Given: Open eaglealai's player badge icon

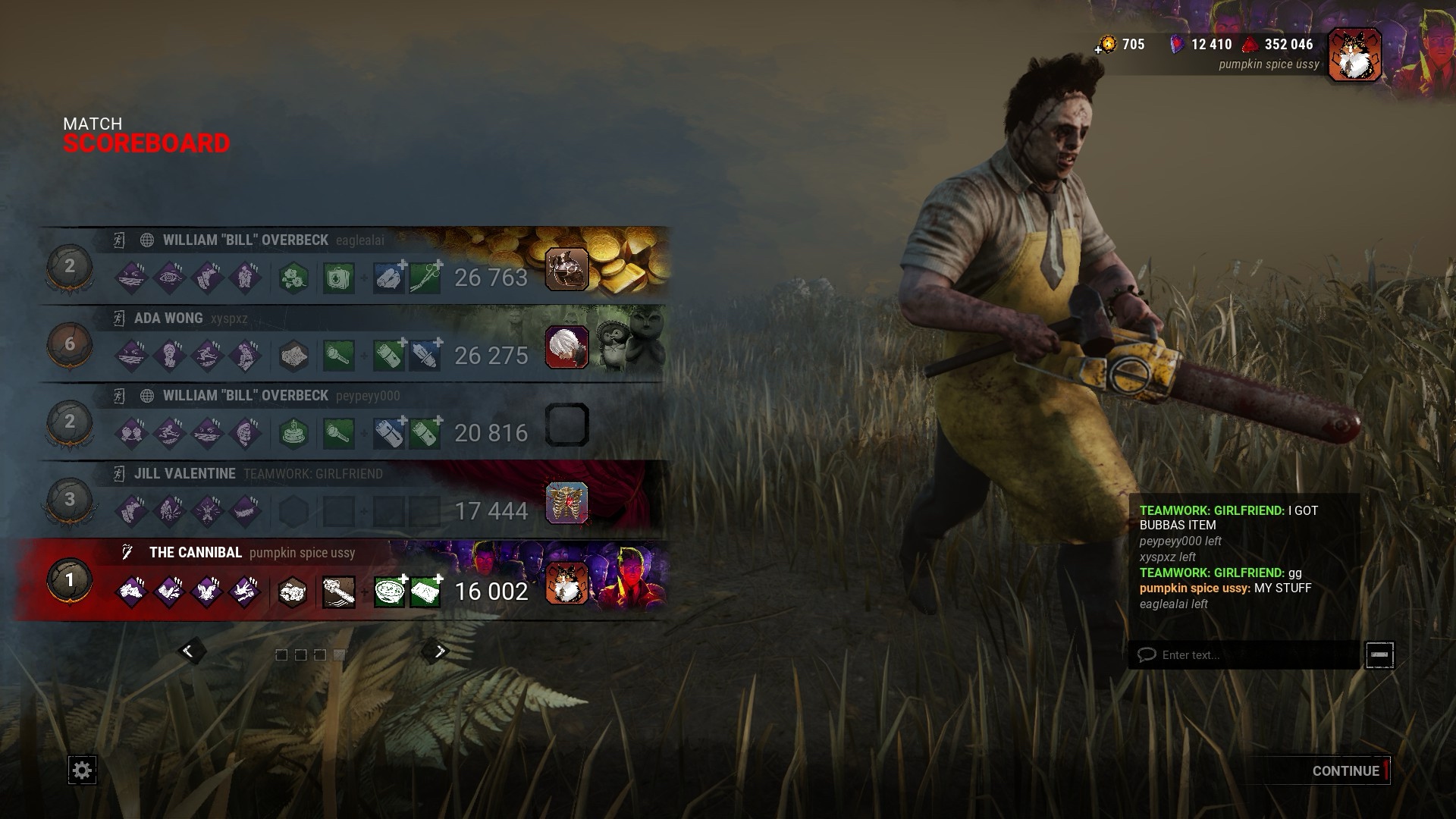Looking at the screenshot, I should (x=566, y=269).
